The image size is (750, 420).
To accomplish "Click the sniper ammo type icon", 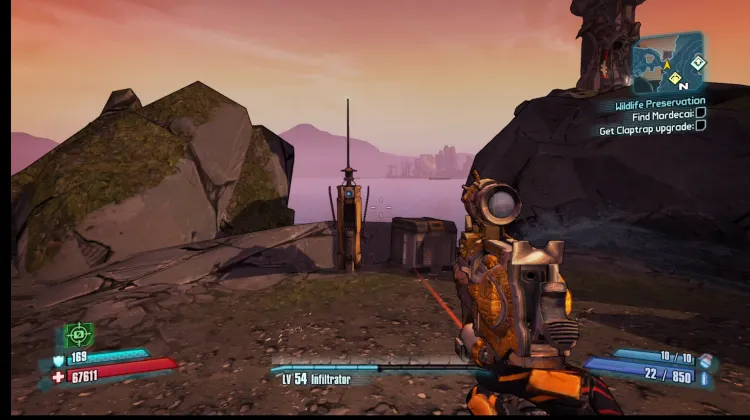I will pyautogui.click(x=706, y=378).
